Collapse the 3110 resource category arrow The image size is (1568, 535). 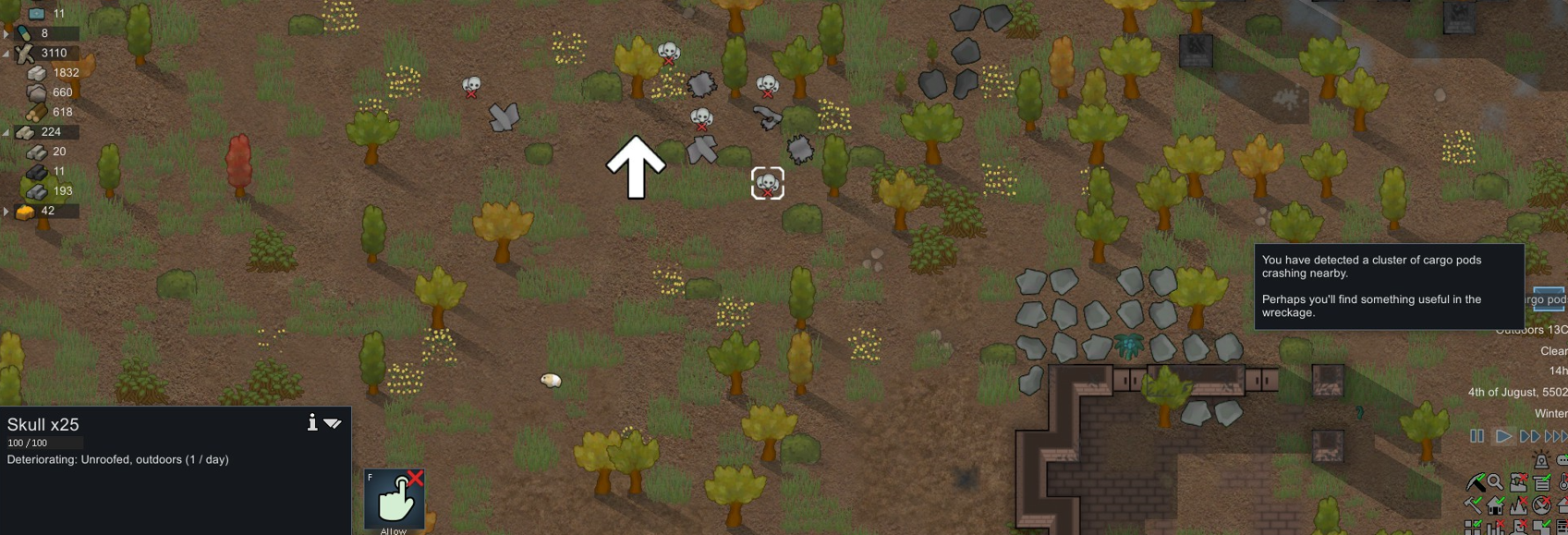click(x=6, y=54)
